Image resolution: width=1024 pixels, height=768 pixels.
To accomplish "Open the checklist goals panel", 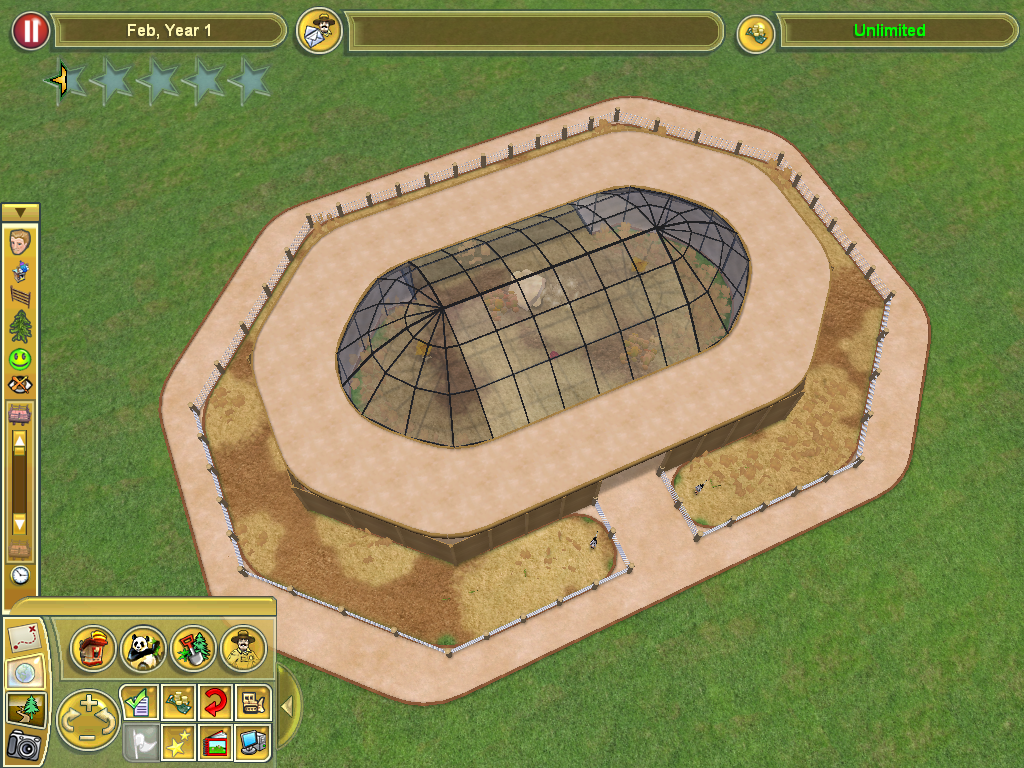I will pos(138,703).
